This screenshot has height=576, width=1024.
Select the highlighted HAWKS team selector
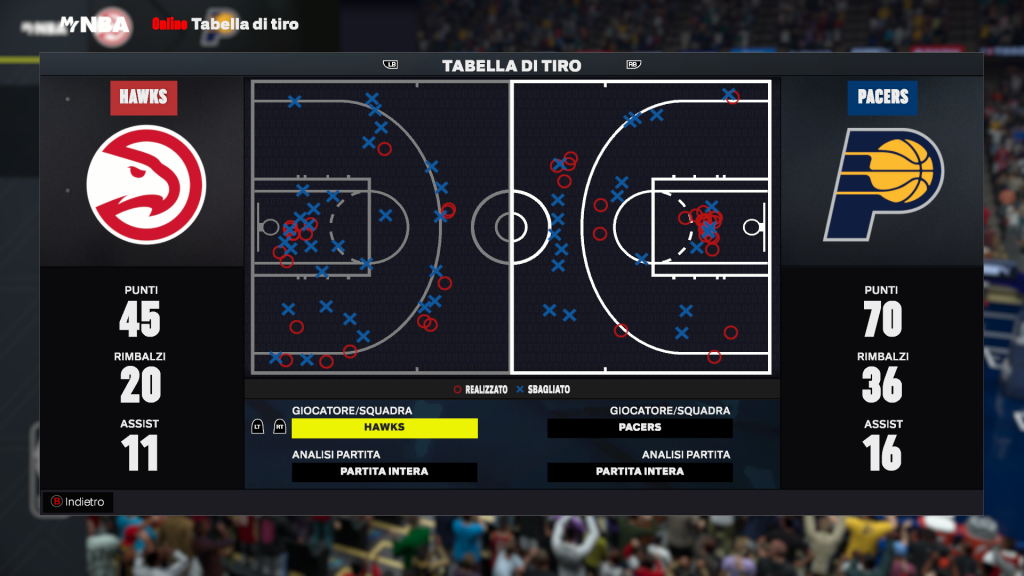pos(384,428)
